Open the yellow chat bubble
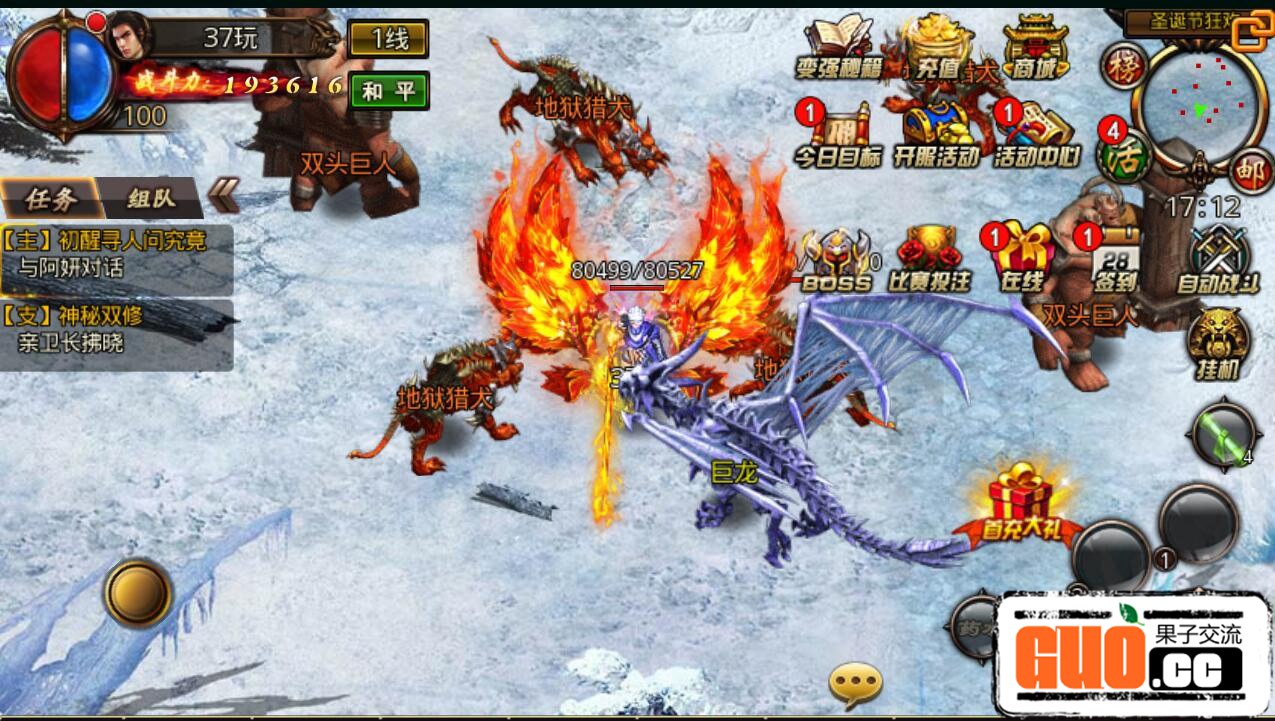Screen dimensions: 1275x721 coord(856,684)
